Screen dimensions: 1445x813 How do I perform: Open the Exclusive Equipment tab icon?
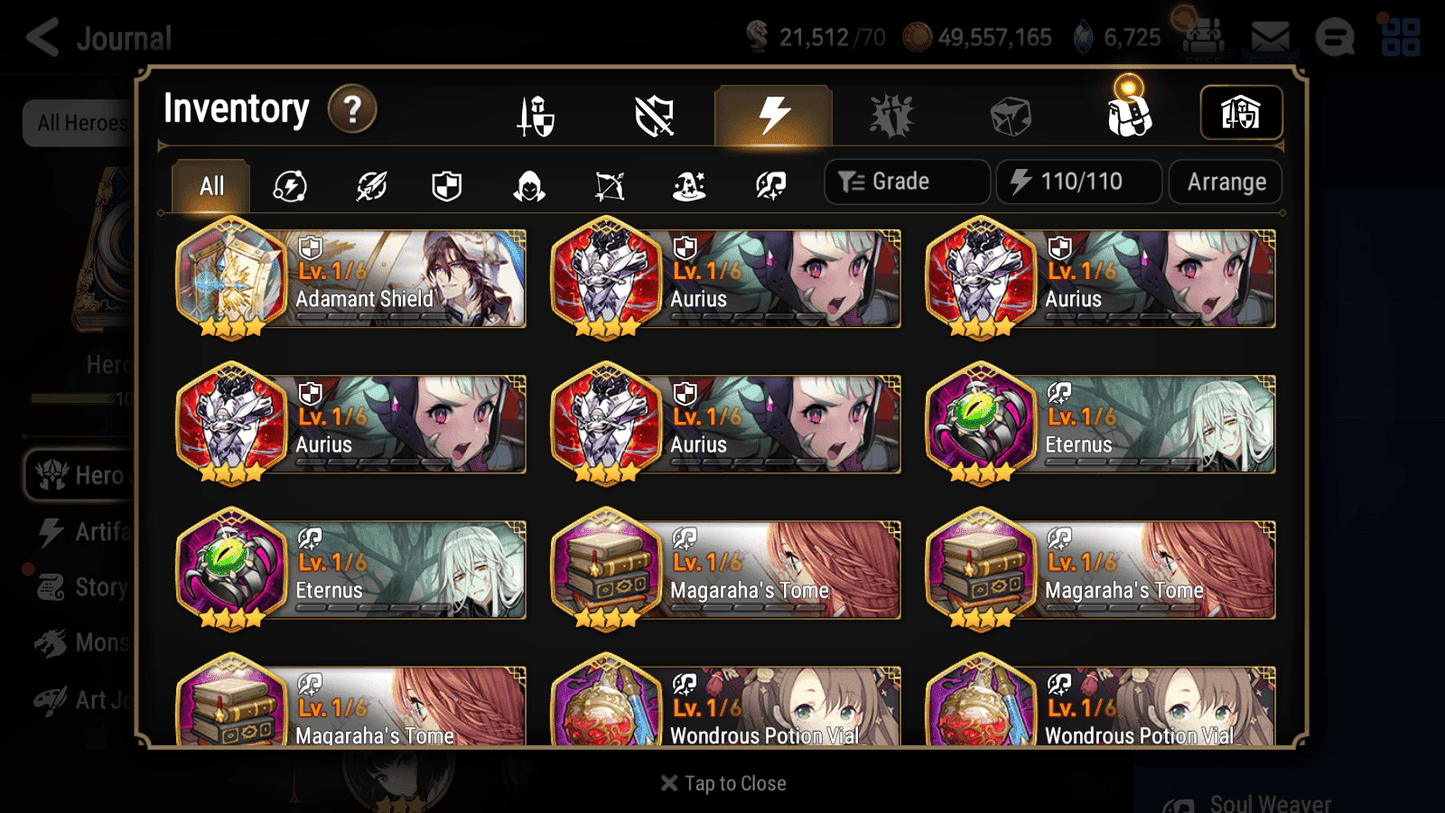coord(891,113)
